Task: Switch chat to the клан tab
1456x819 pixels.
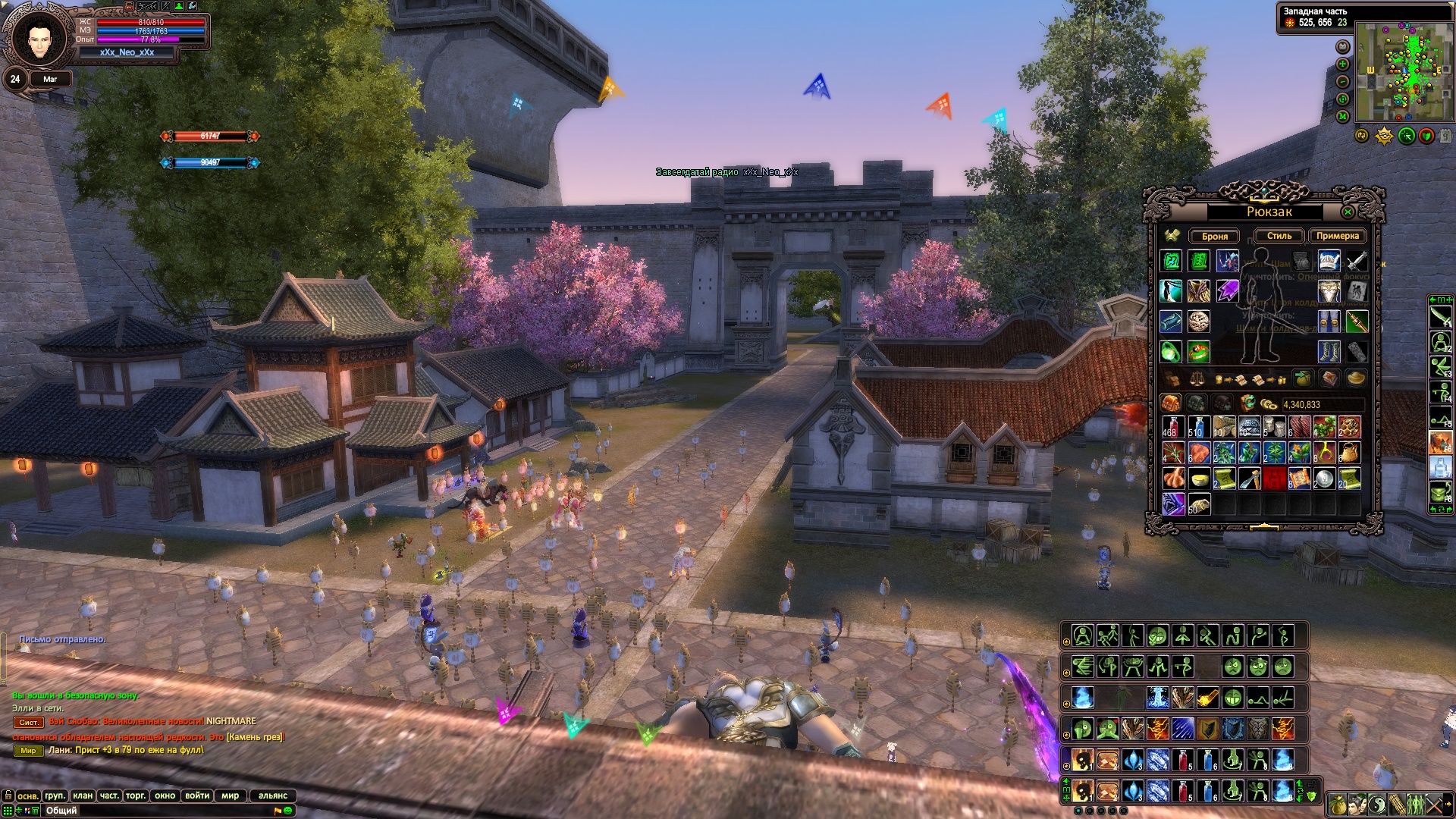Action: pyautogui.click(x=83, y=795)
